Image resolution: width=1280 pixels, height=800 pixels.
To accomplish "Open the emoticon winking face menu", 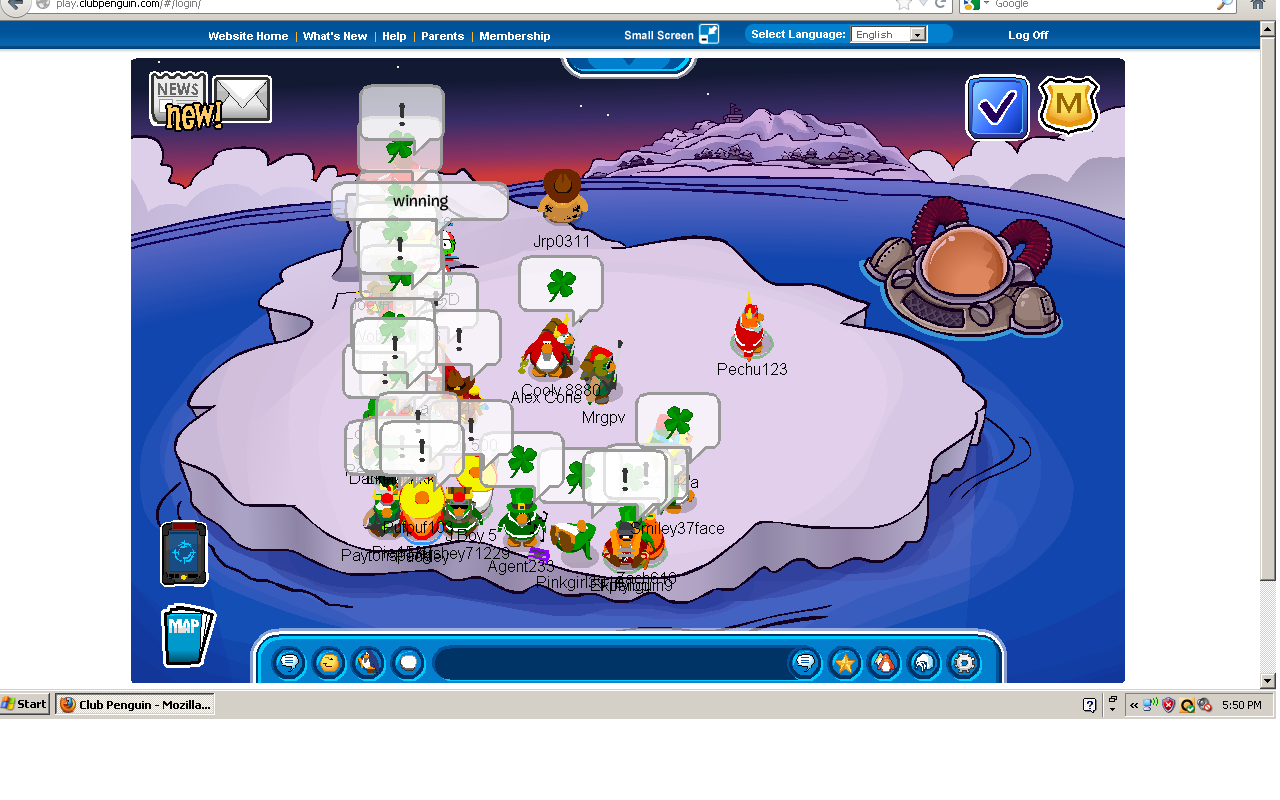I will tap(328, 662).
